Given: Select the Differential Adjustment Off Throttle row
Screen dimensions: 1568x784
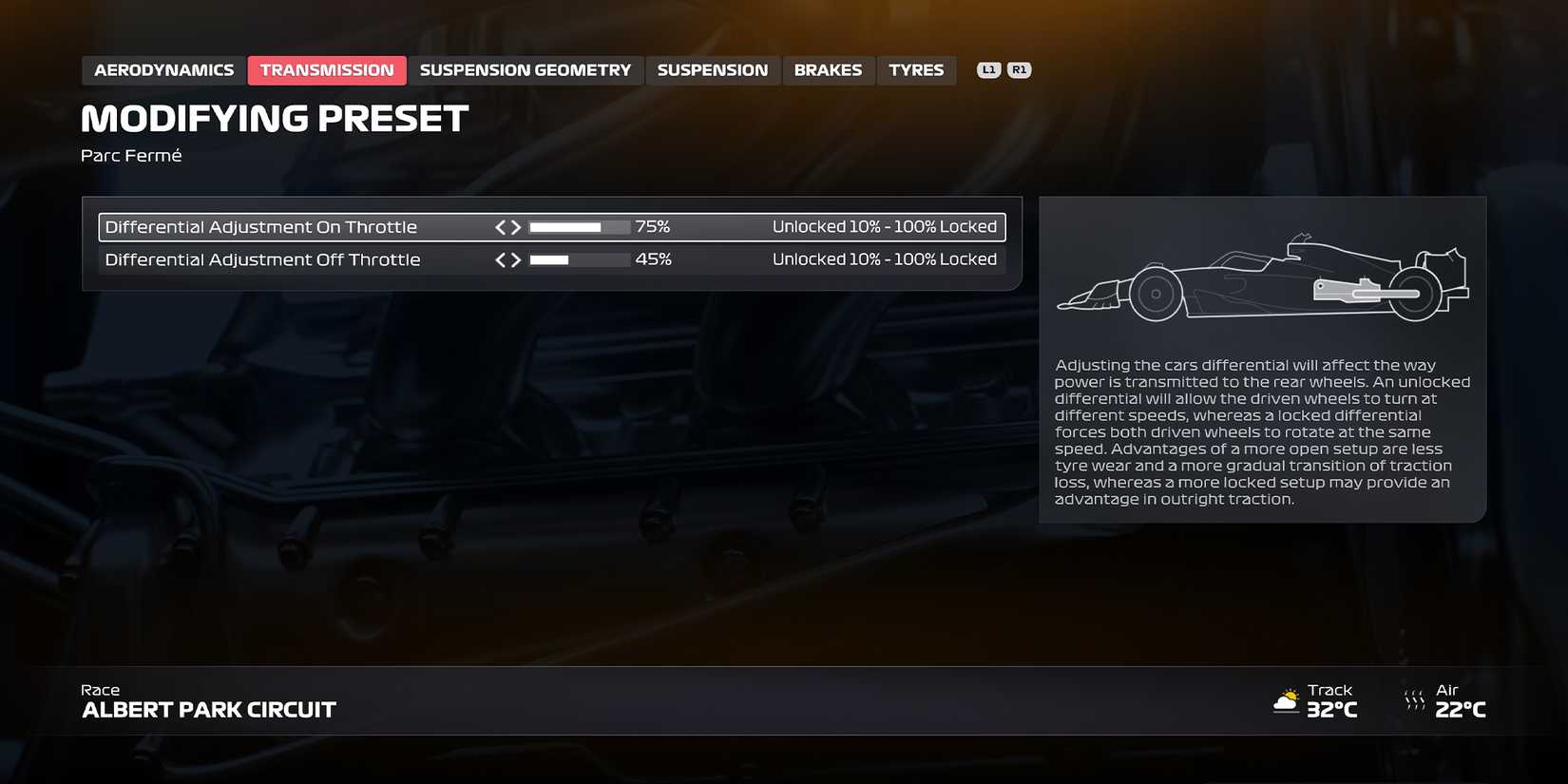Looking at the screenshot, I should click(263, 258).
